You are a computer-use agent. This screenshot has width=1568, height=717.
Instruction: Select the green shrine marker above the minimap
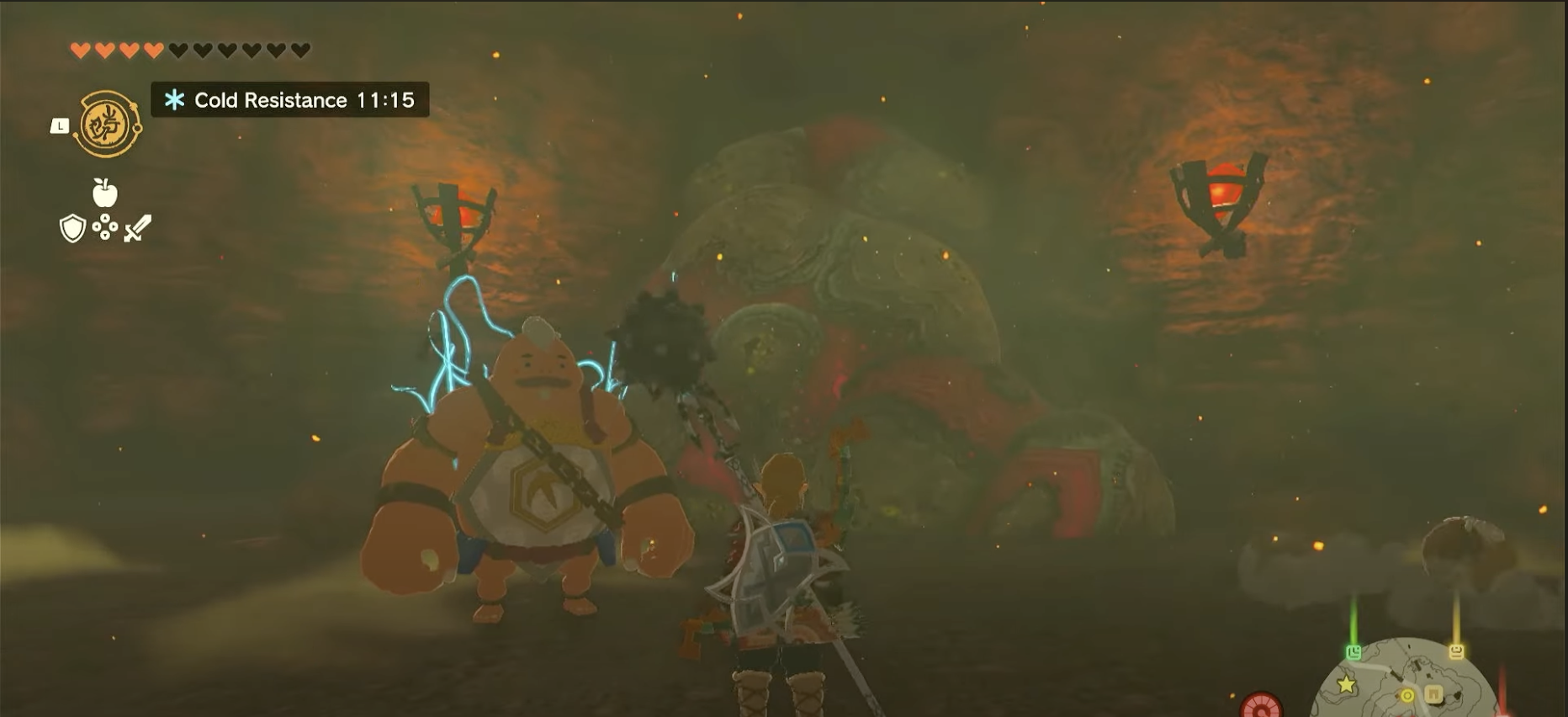tap(1353, 651)
